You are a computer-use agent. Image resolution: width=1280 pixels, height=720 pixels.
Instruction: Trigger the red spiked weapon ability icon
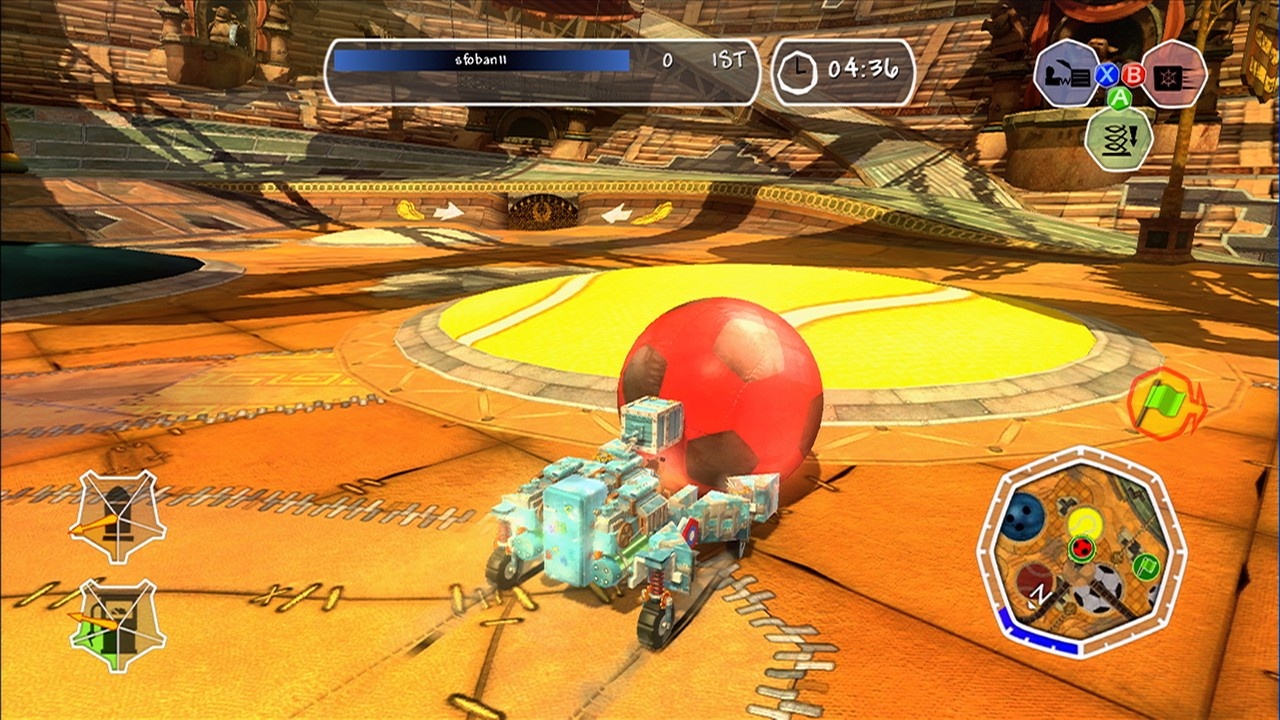click(x=1173, y=73)
